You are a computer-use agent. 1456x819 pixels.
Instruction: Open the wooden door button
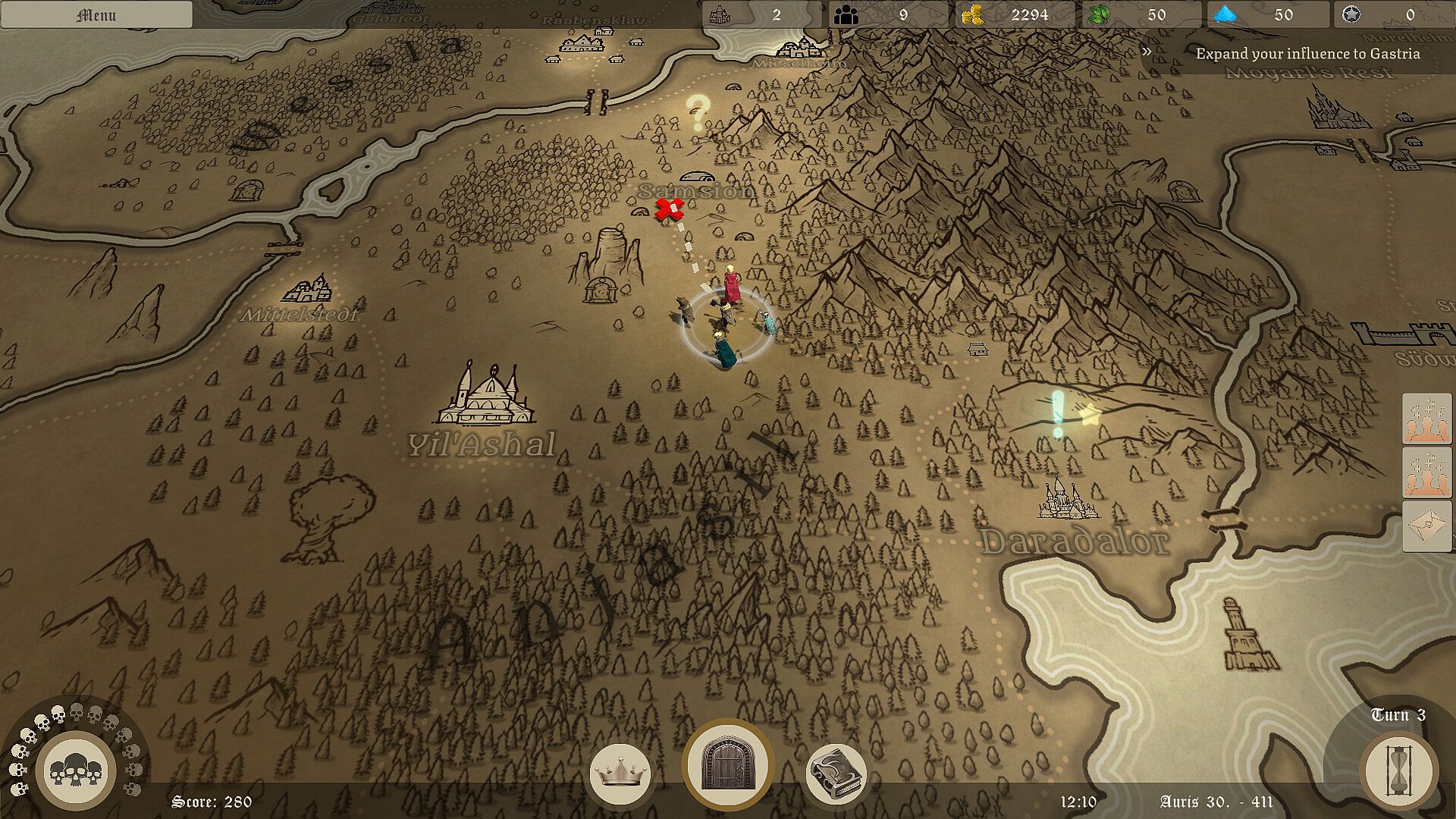click(727, 764)
